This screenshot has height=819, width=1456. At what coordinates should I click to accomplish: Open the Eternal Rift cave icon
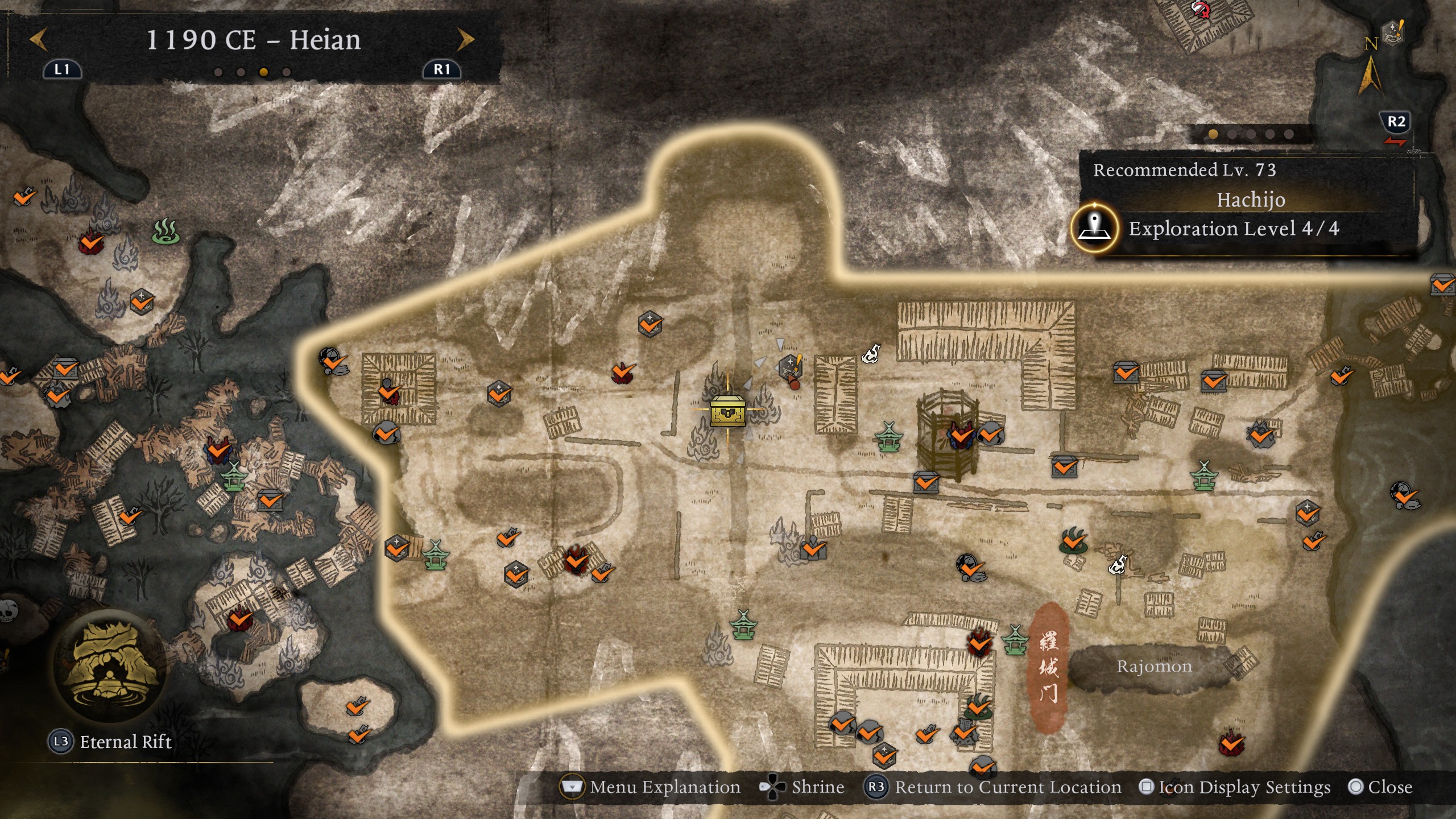pyautogui.click(x=110, y=665)
